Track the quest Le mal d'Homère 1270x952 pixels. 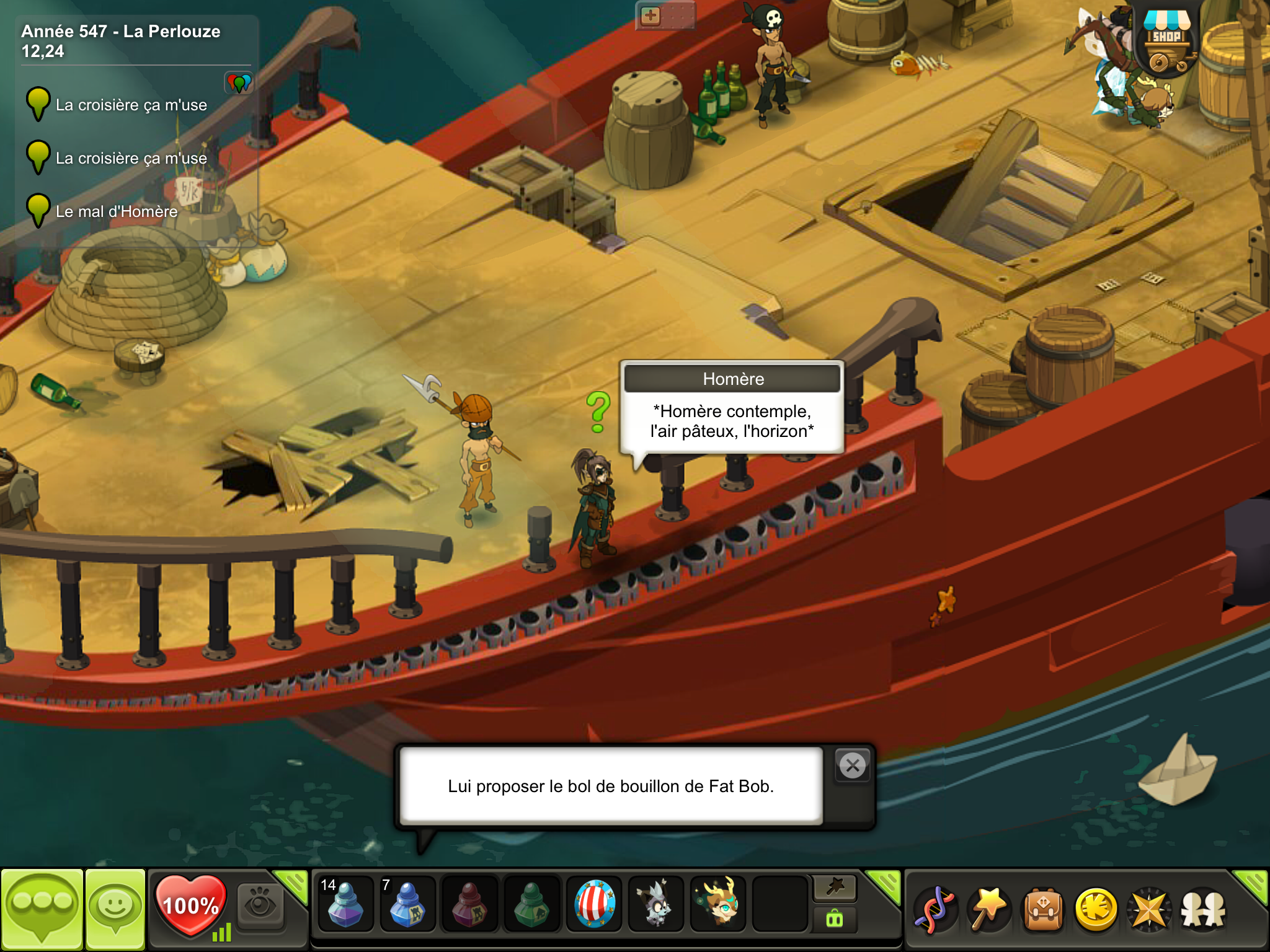(x=117, y=211)
